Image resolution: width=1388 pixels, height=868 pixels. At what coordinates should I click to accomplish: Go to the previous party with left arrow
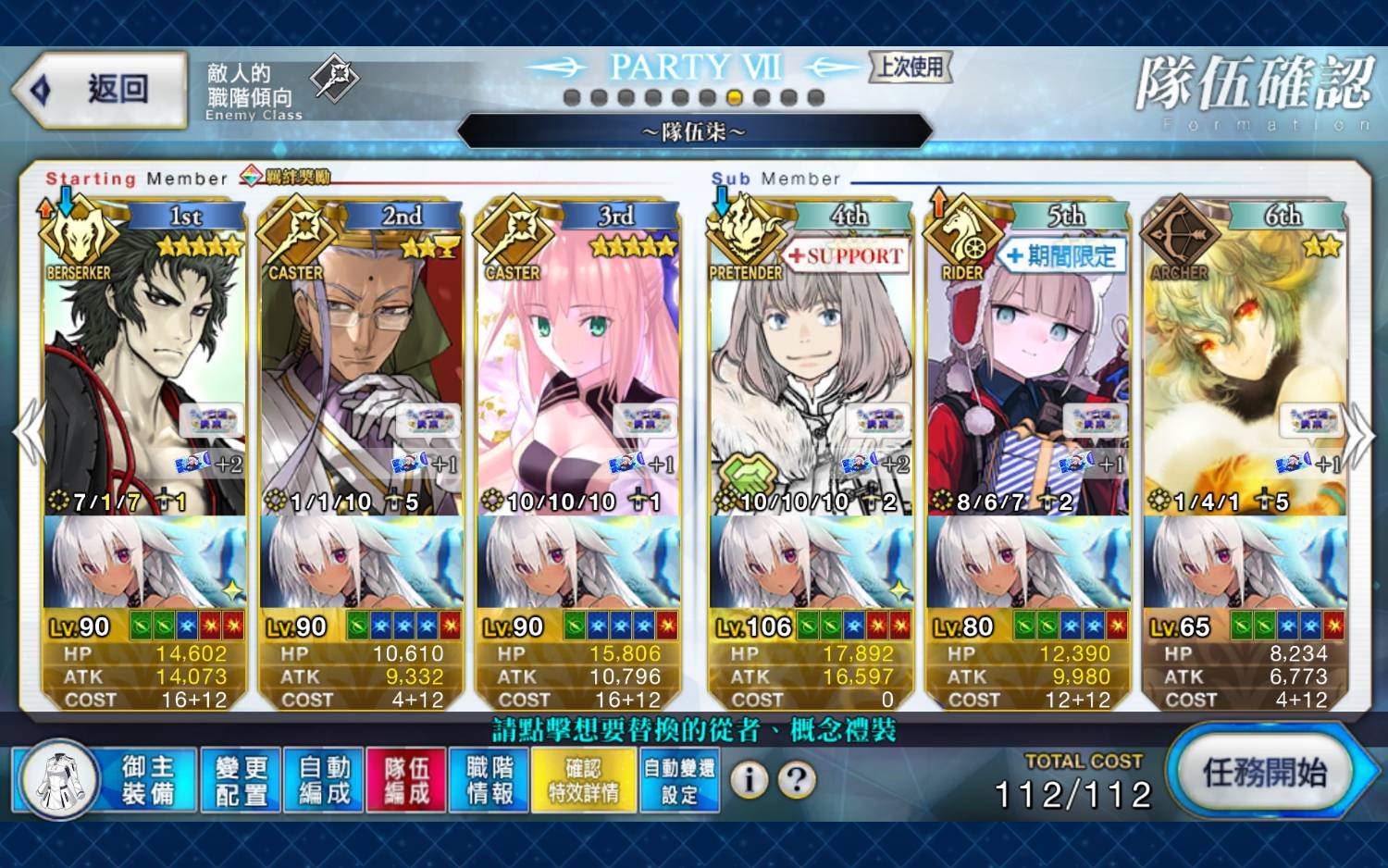(28, 433)
